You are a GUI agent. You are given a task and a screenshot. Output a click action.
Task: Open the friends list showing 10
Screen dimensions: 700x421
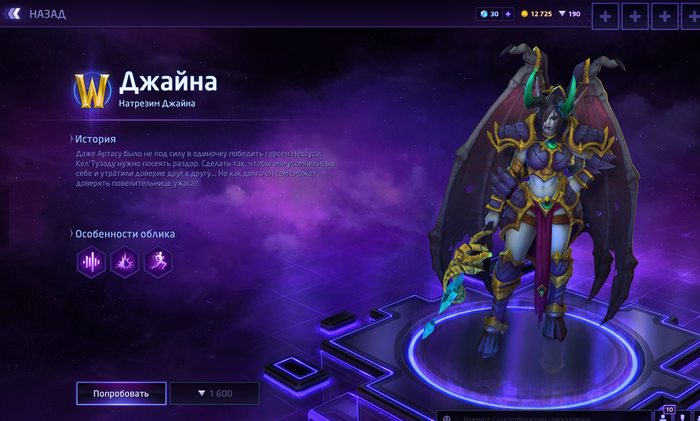point(669,413)
